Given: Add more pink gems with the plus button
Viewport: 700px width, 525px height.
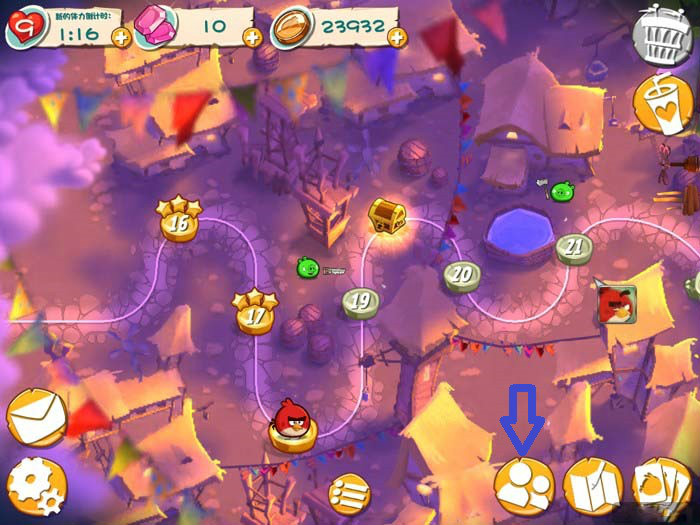Looking at the screenshot, I should point(252,38).
